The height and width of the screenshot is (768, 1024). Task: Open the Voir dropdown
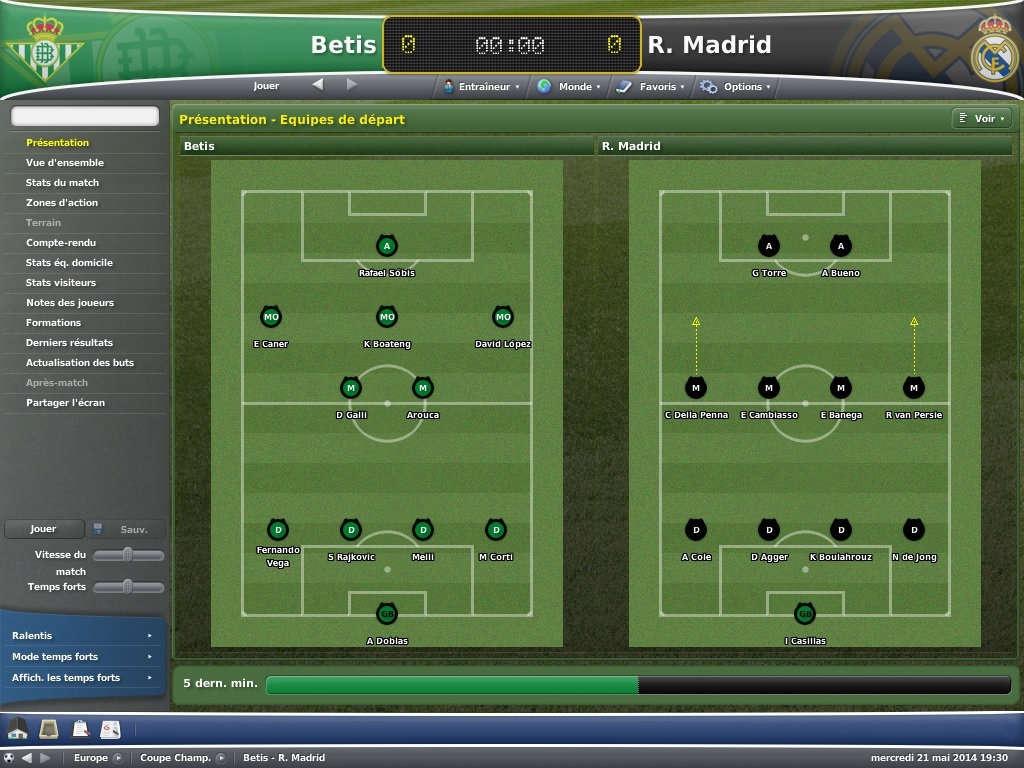[982, 119]
